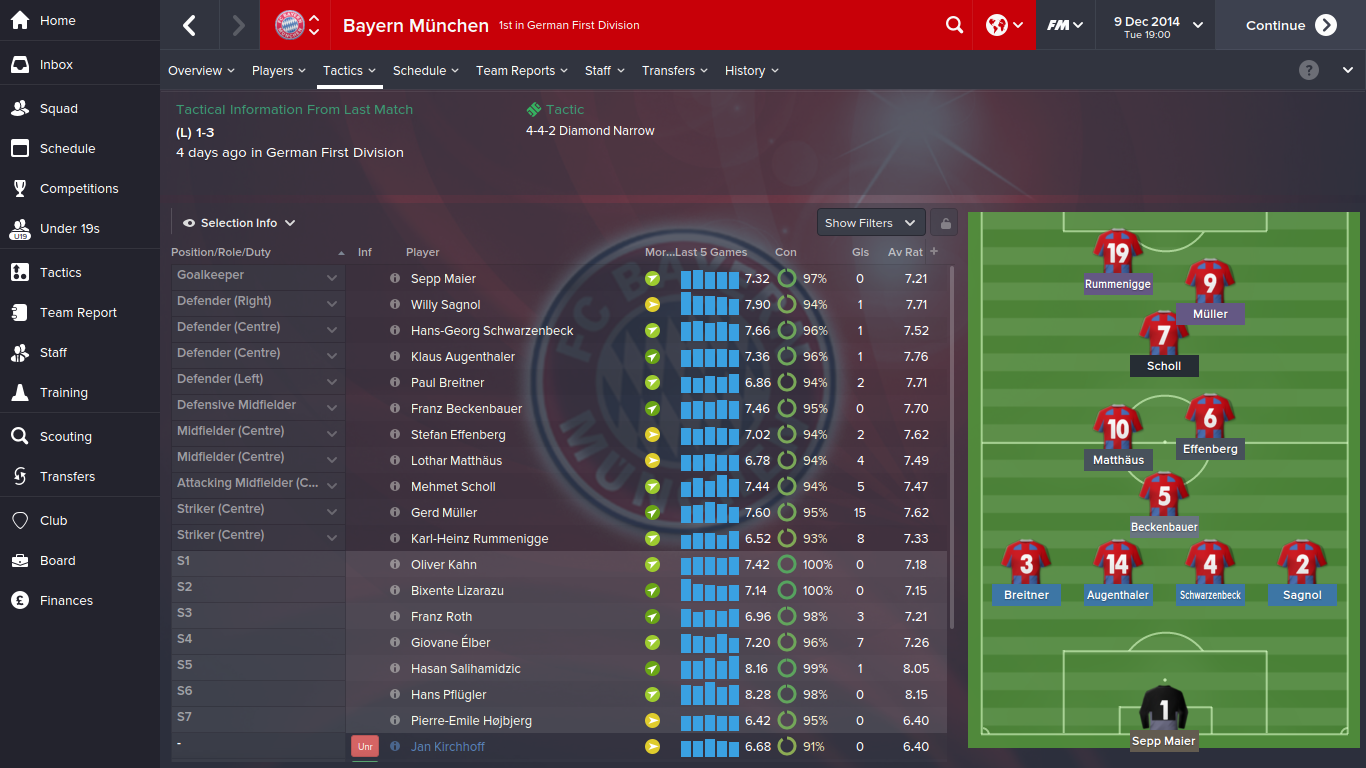This screenshot has width=1366, height=768.
Task: Click the help question mark icon
Action: point(1308,70)
